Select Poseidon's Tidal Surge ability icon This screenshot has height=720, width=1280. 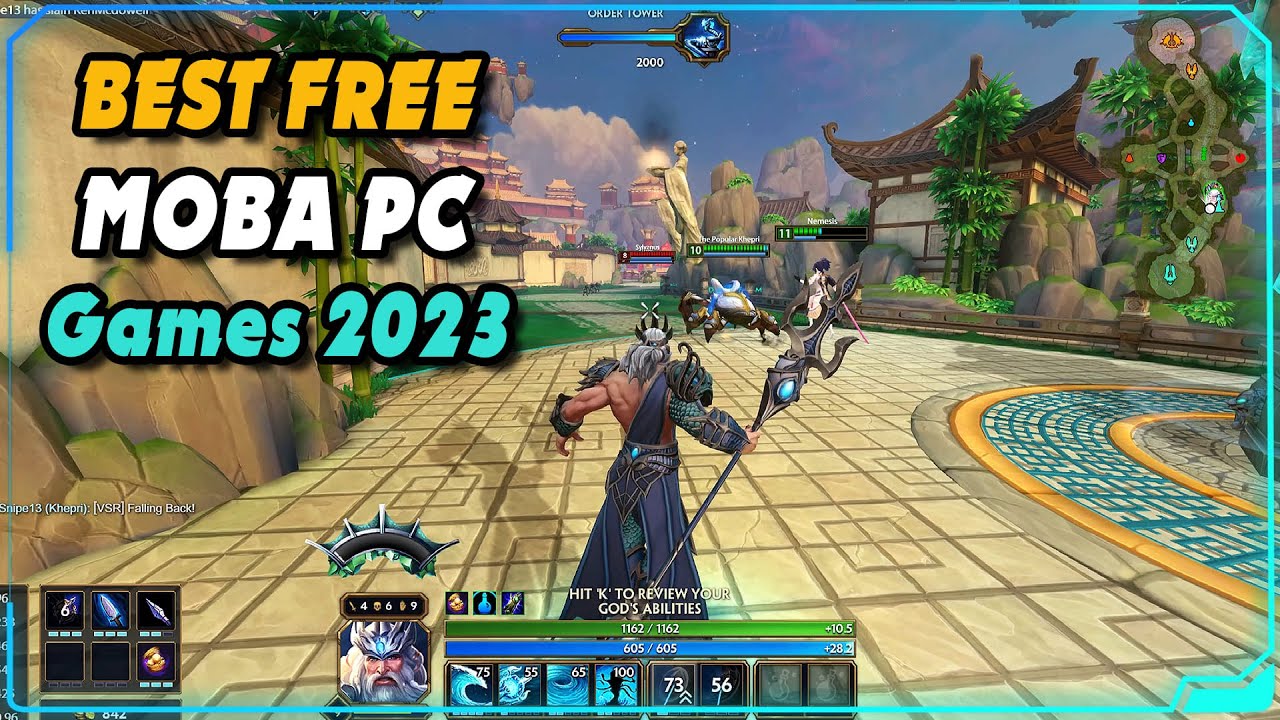(468, 685)
